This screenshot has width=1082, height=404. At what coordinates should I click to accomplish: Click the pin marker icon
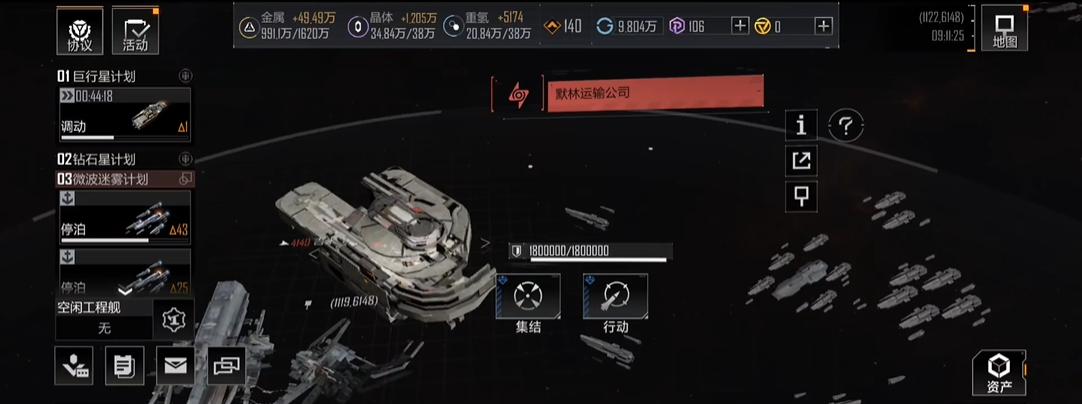pos(801,195)
